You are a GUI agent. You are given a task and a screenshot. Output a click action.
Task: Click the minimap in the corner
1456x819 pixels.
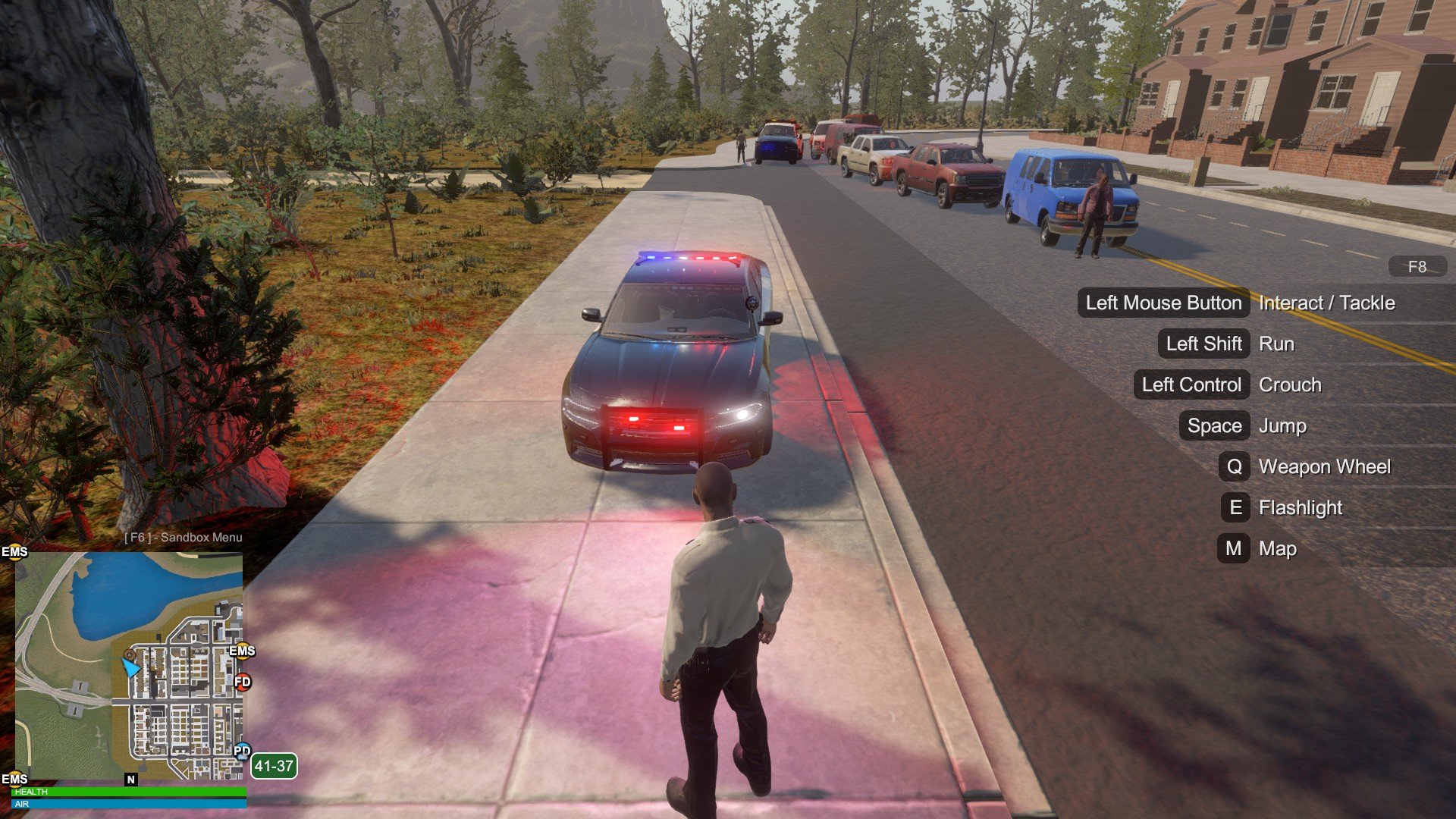tap(129, 666)
